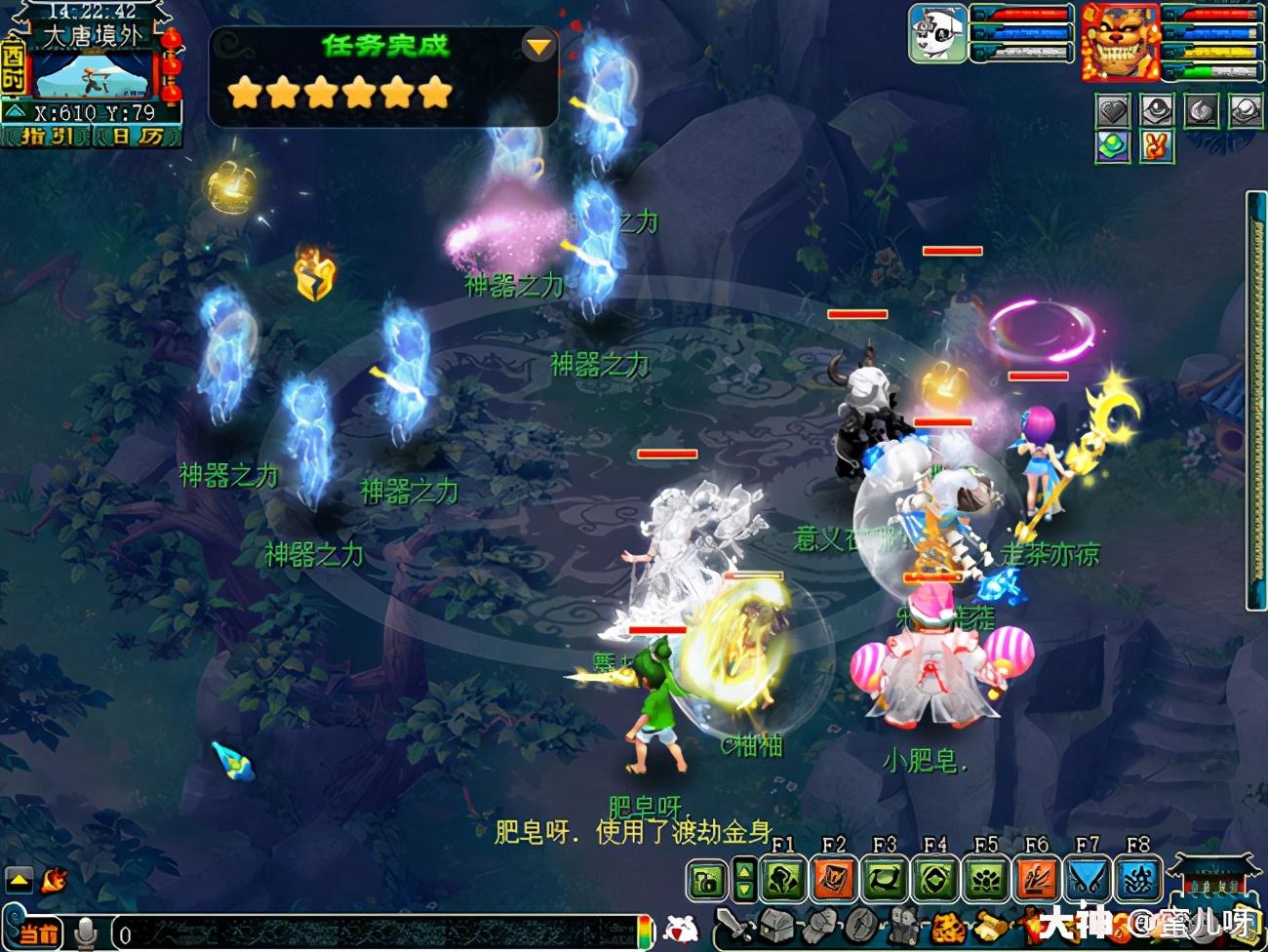Viewport: 1268px width, 952px height.
Task: Open the treasure chest bag icon
Action: point(776,925)
